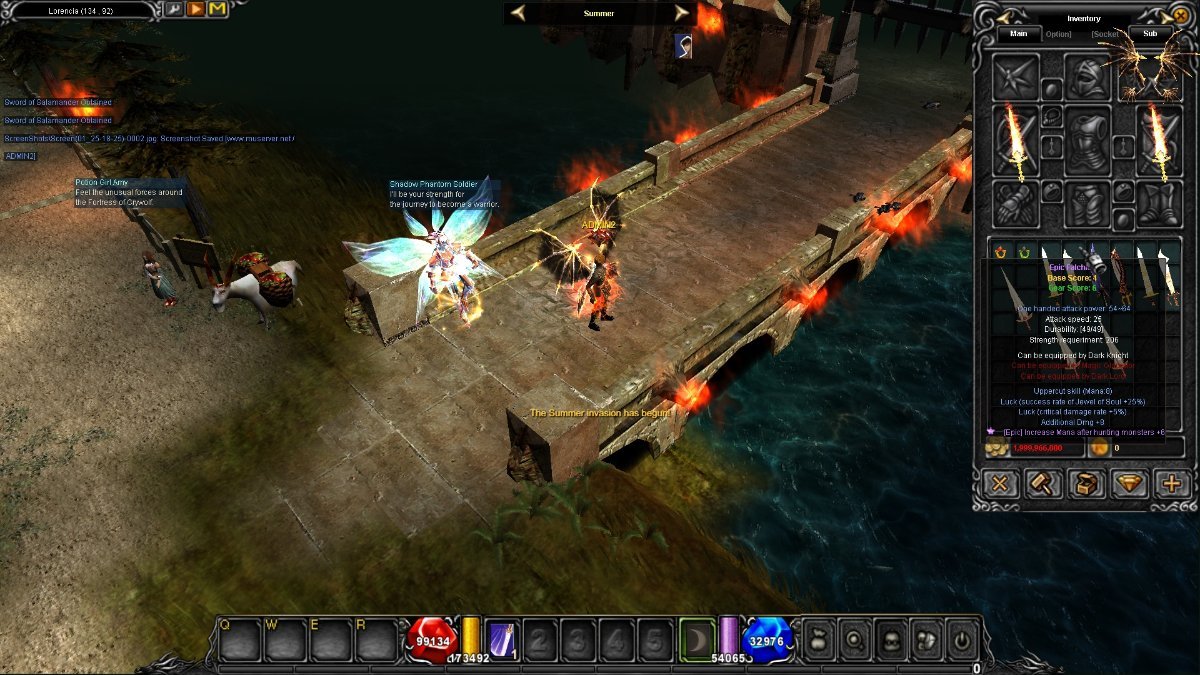
Task: Click the orange gem button in inventory
Action: coord(1129,484)
